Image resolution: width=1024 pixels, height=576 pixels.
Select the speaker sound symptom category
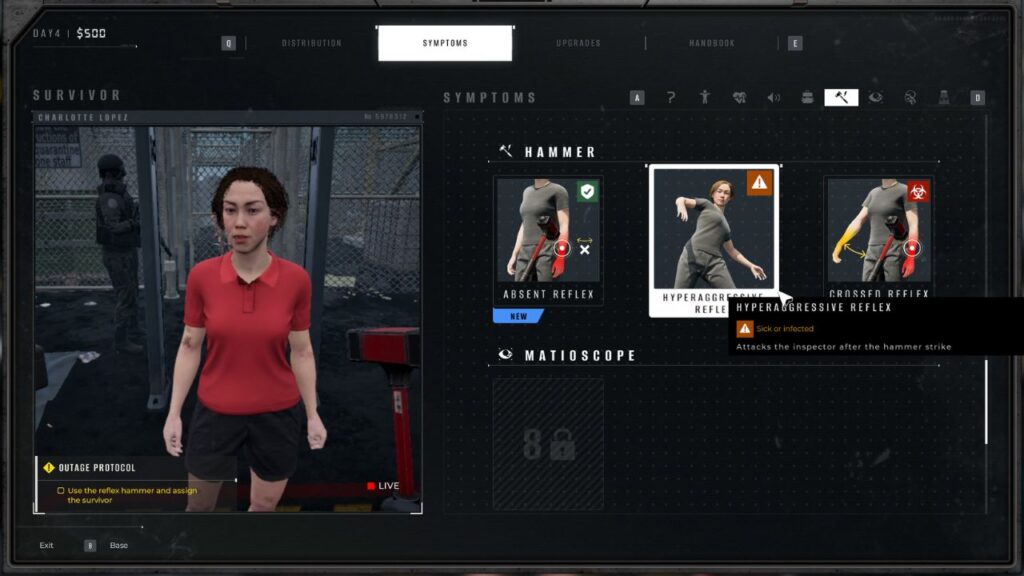773,97
